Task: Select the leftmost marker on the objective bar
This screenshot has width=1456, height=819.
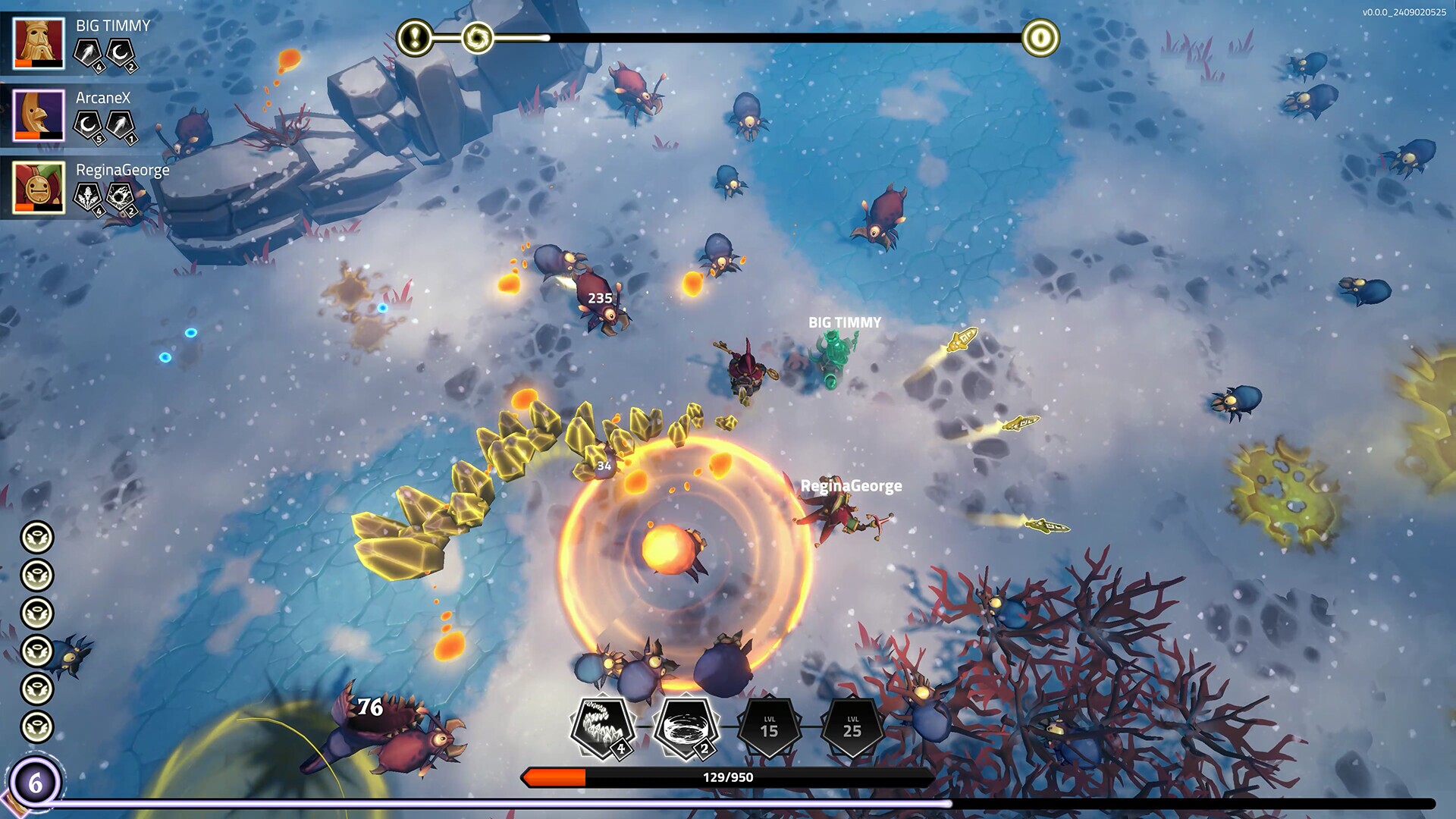Action: (x=414, y=35)
